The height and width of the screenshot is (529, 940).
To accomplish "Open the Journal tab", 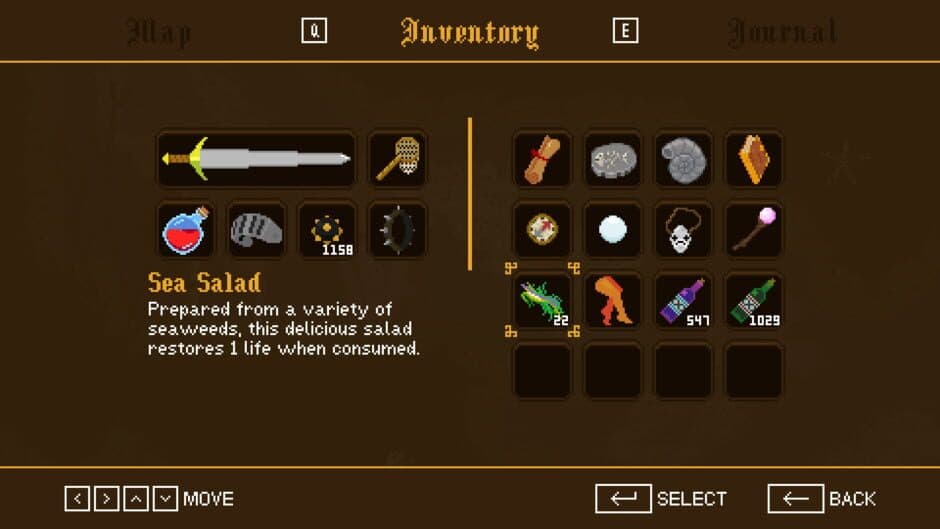I will [x=782, y=32].
